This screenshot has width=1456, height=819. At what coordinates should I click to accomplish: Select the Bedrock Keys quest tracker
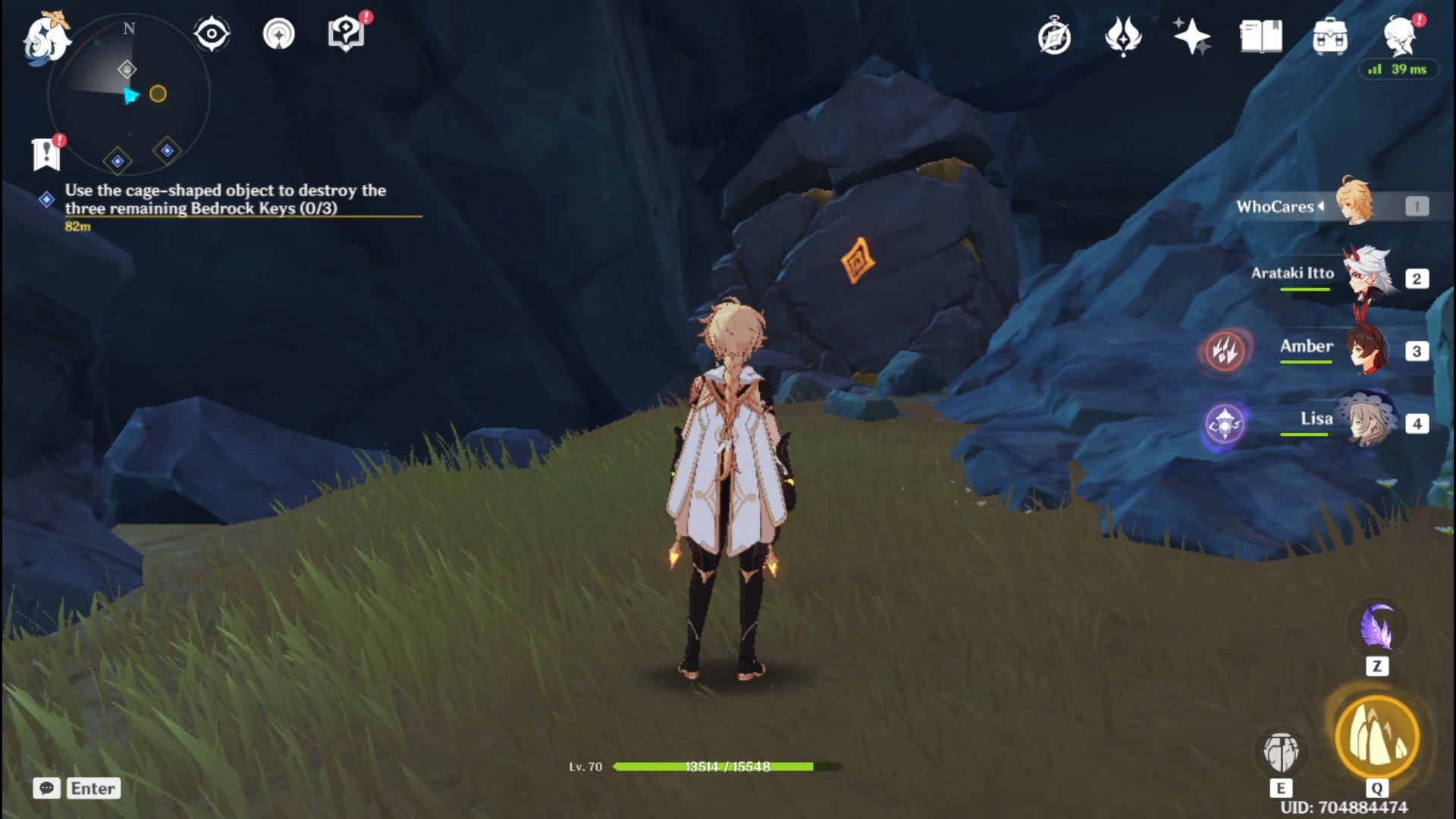(x=225, y=199)
